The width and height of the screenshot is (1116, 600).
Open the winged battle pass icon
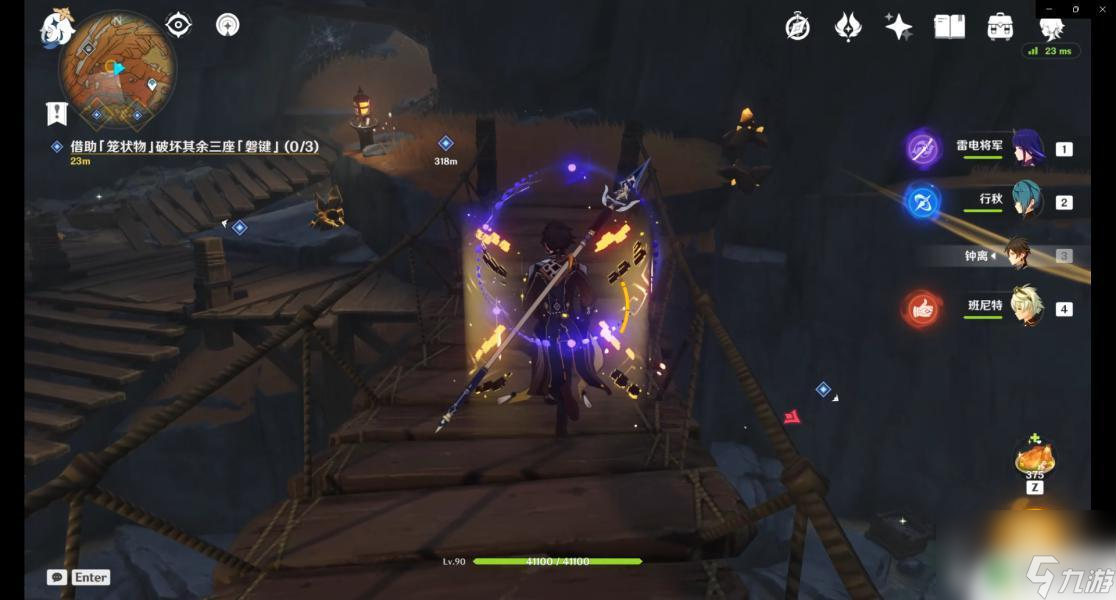848,27
